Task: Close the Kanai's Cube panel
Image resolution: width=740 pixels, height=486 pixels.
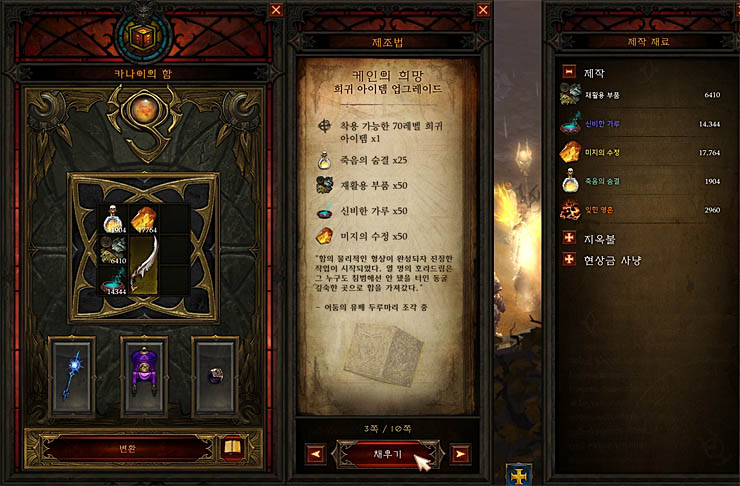Action: (x=276, y=10)
